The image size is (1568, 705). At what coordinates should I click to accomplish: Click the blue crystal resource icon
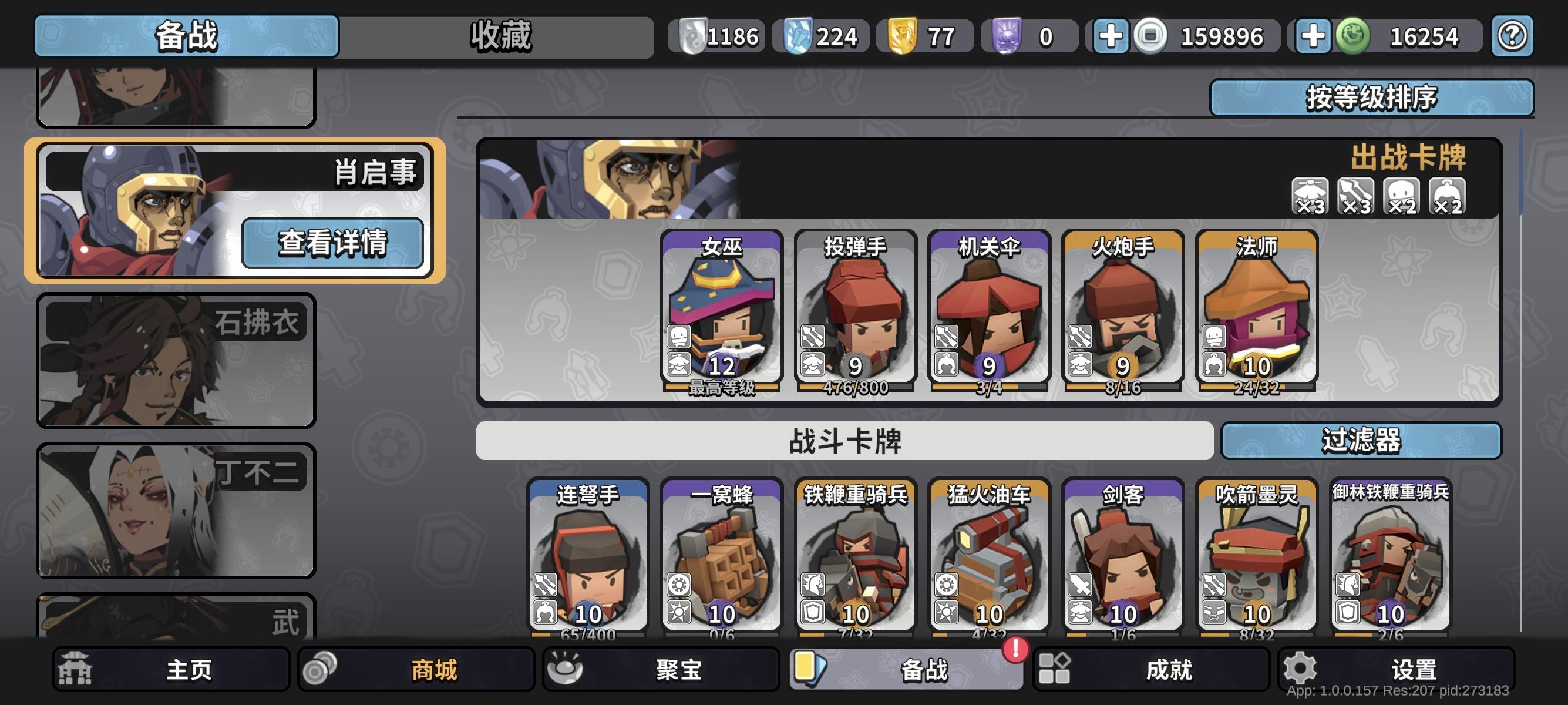pos(799,36)
